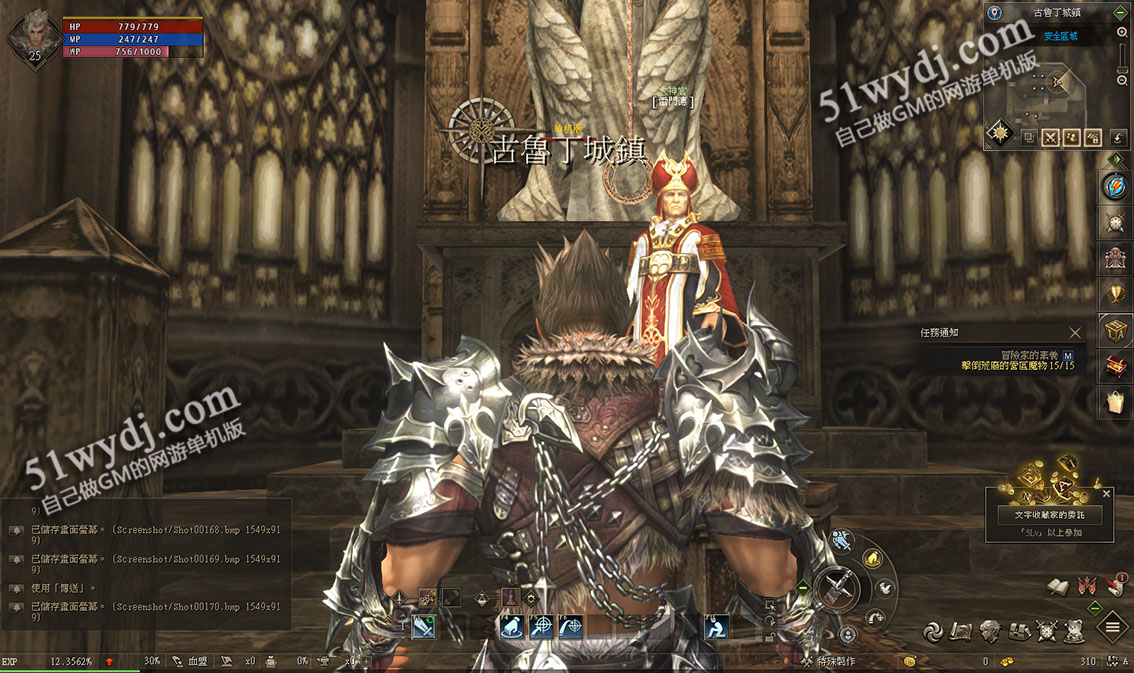Open the scroll icon with notification badge
The image size is (1134, 673).
1114,586
